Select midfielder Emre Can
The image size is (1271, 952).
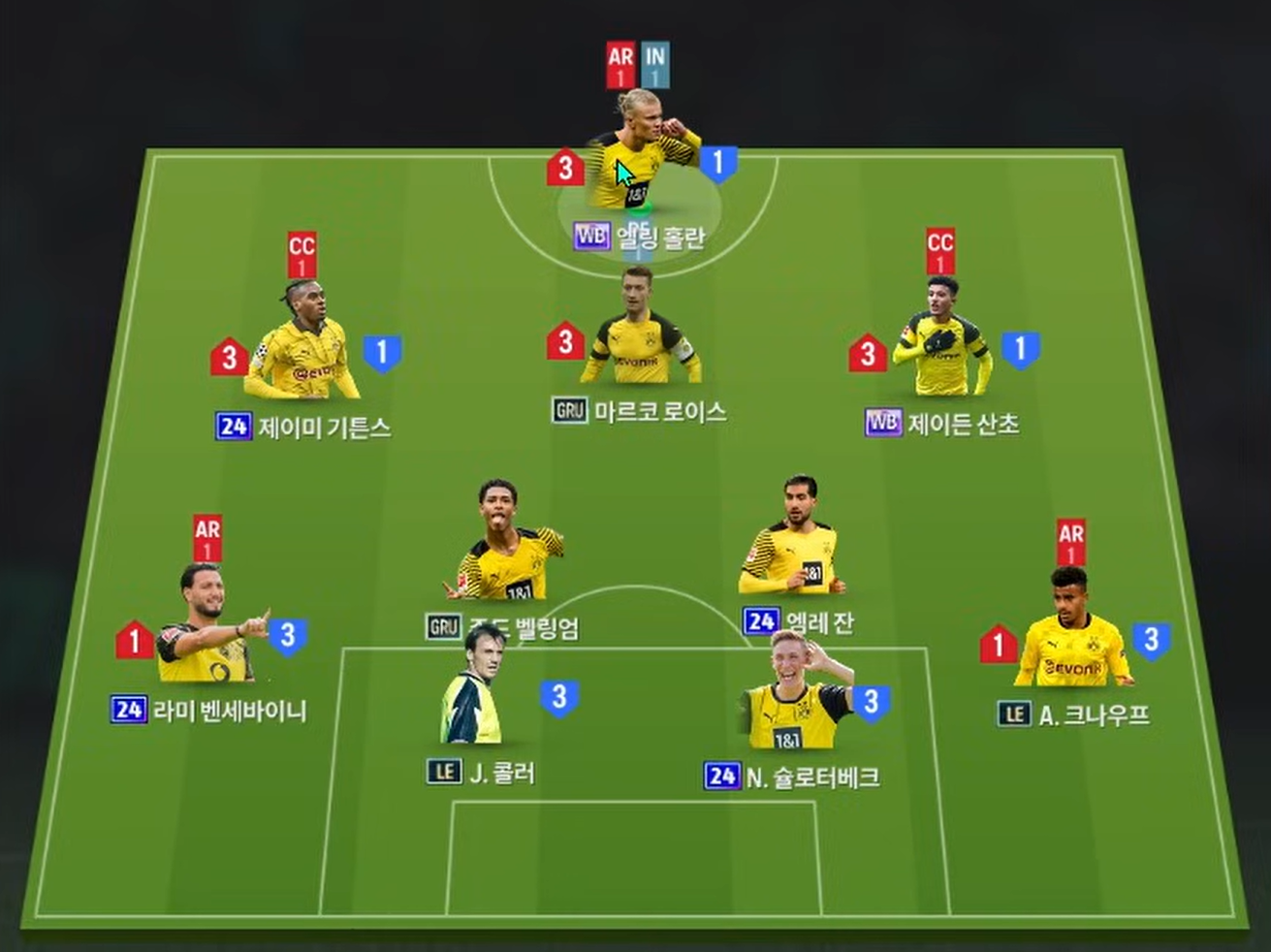[x=794, y=548]
